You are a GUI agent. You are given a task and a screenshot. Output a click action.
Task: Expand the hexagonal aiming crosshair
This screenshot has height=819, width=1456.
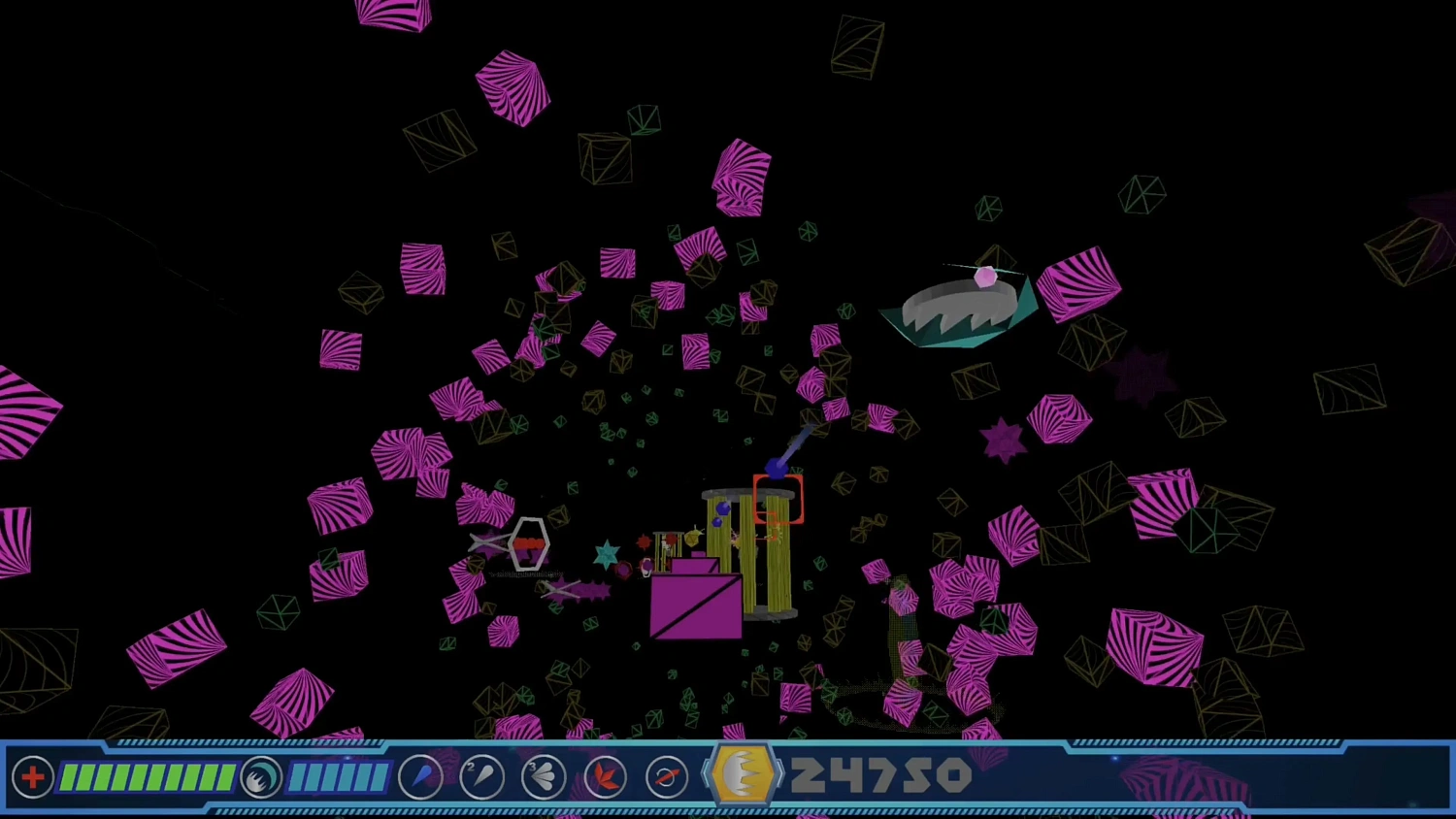pyautogui.click(x=528, y=545)
